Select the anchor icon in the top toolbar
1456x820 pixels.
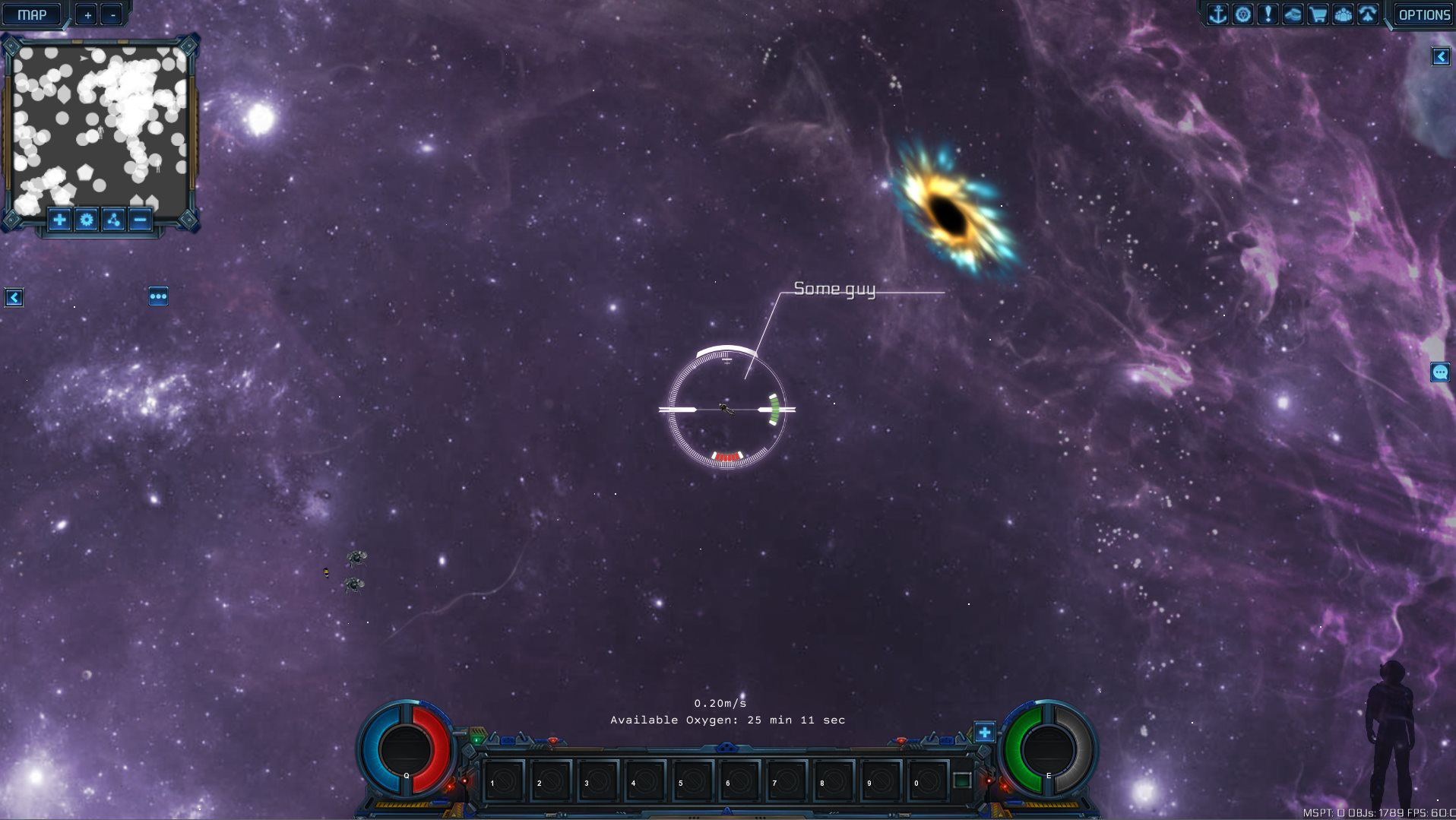click(1218, 14)
